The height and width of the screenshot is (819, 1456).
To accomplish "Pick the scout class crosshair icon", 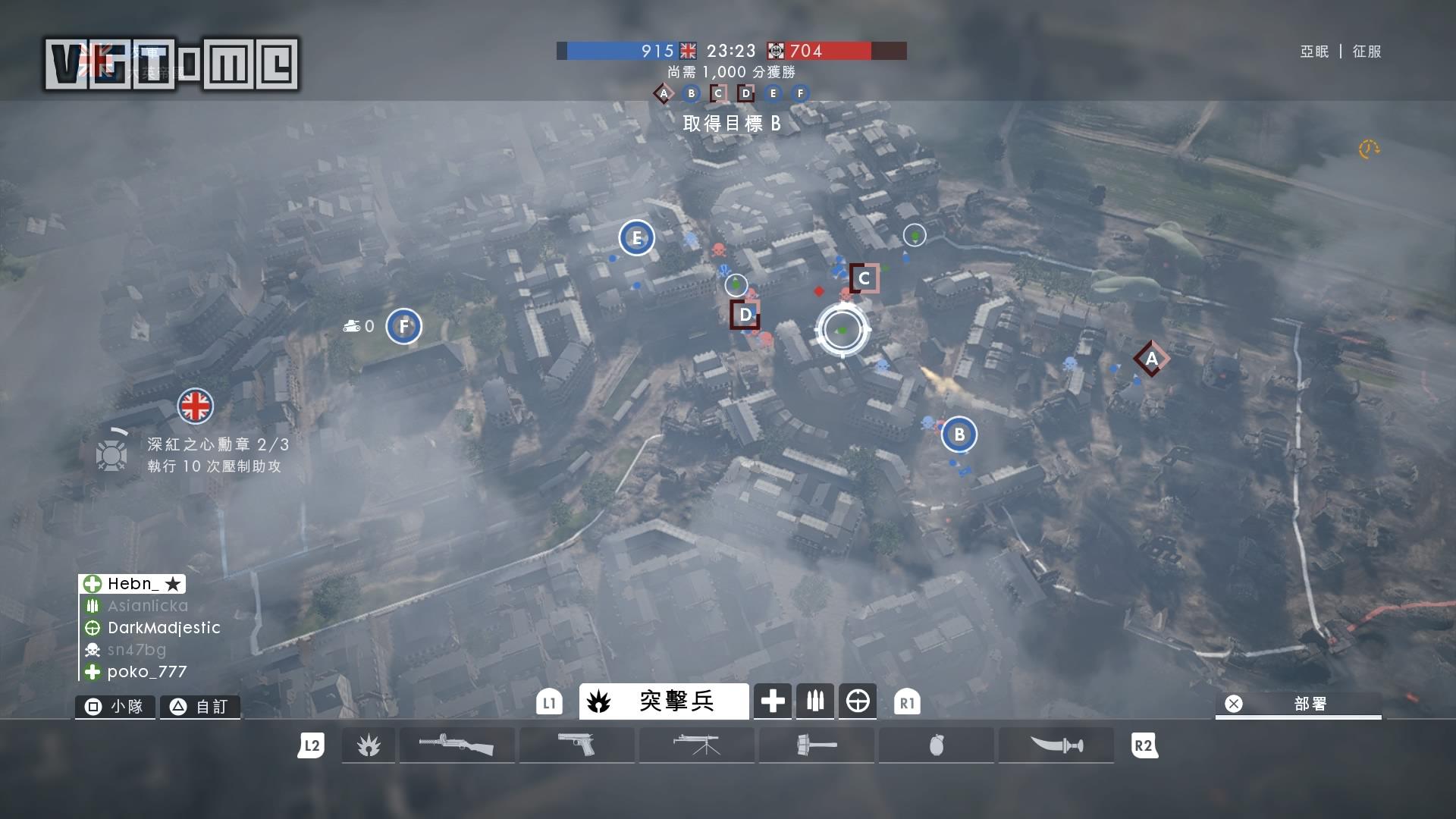I will (x=858, y=701).
